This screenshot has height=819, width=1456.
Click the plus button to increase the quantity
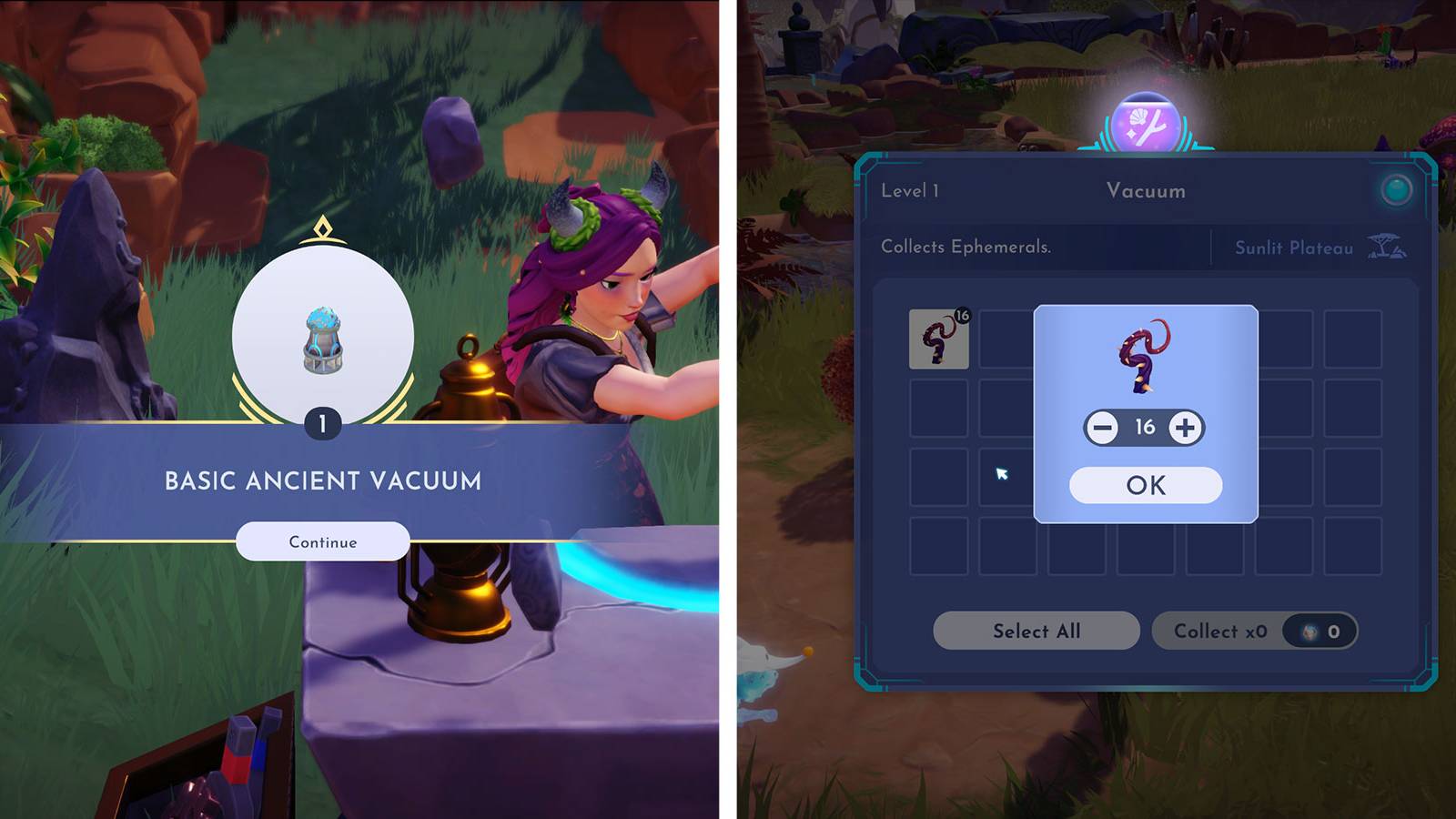[1185, 426]
